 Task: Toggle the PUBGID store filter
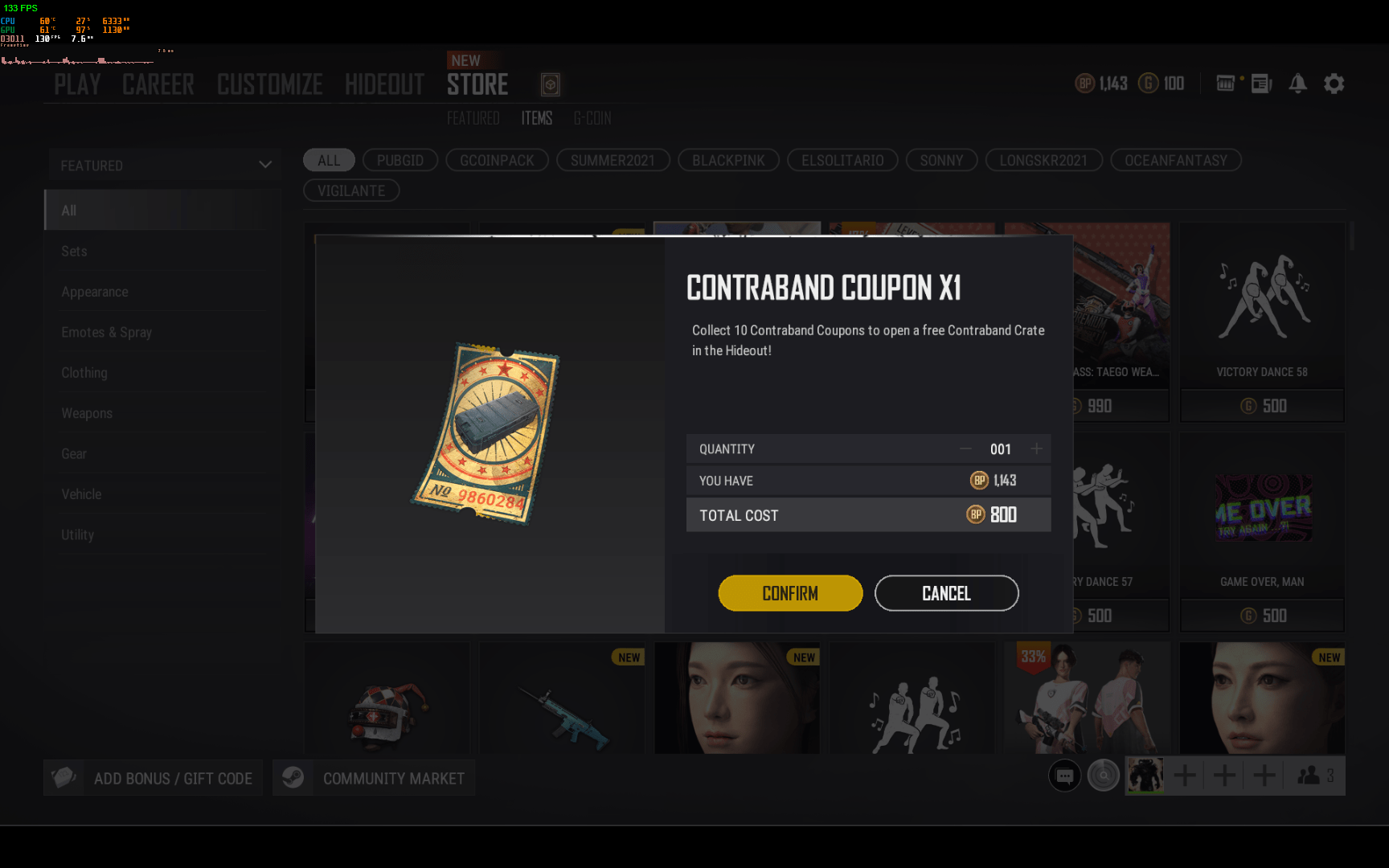399,160
